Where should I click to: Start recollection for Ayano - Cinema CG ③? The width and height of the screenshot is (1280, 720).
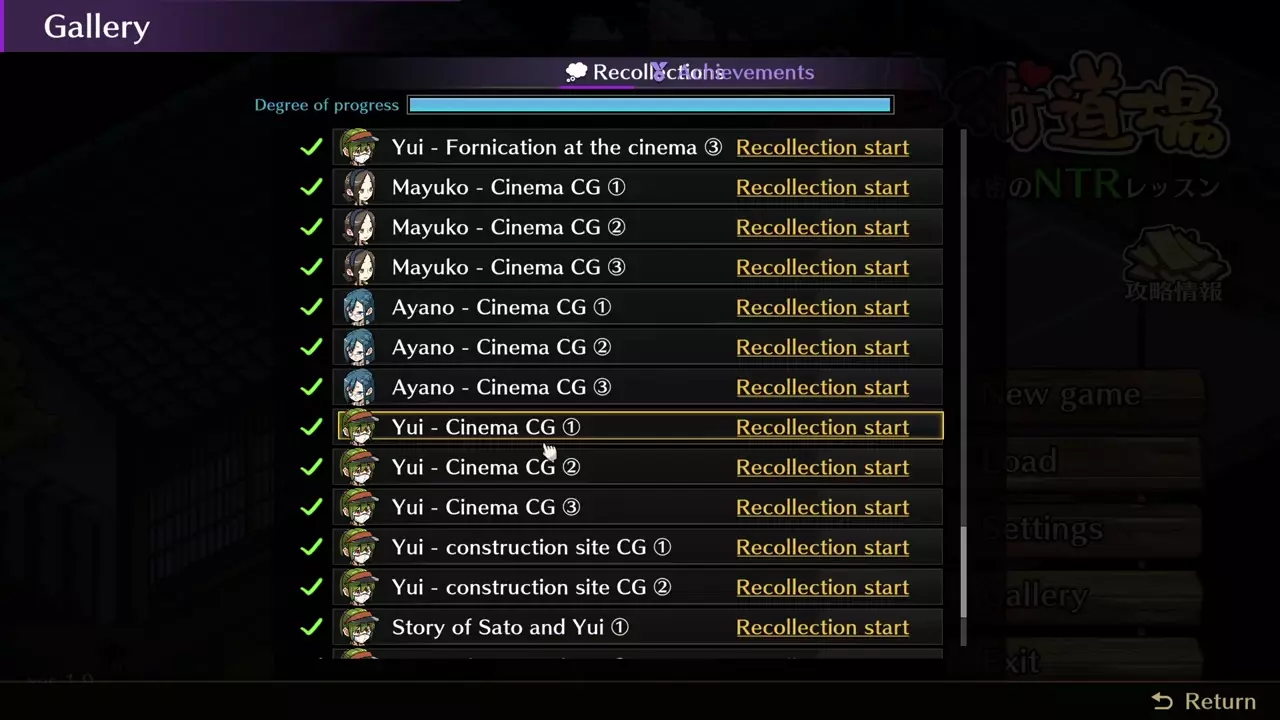822,387
